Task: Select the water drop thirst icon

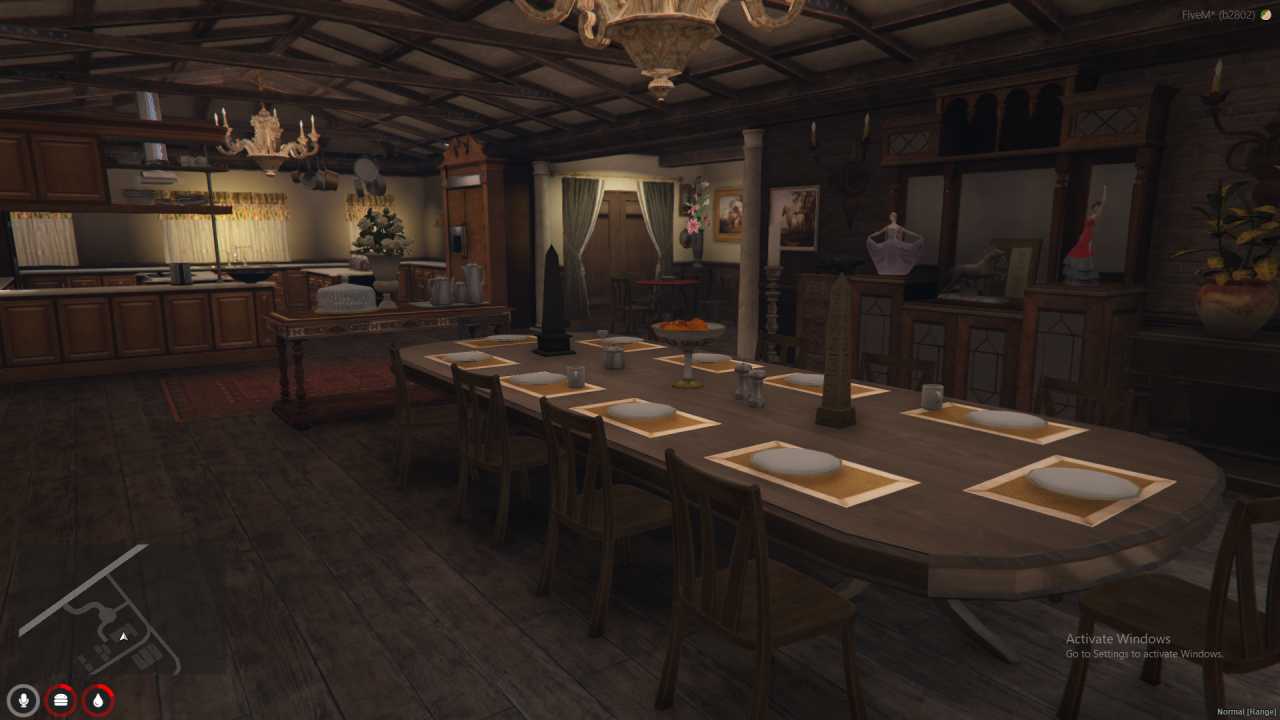Action: click(98, 700)
